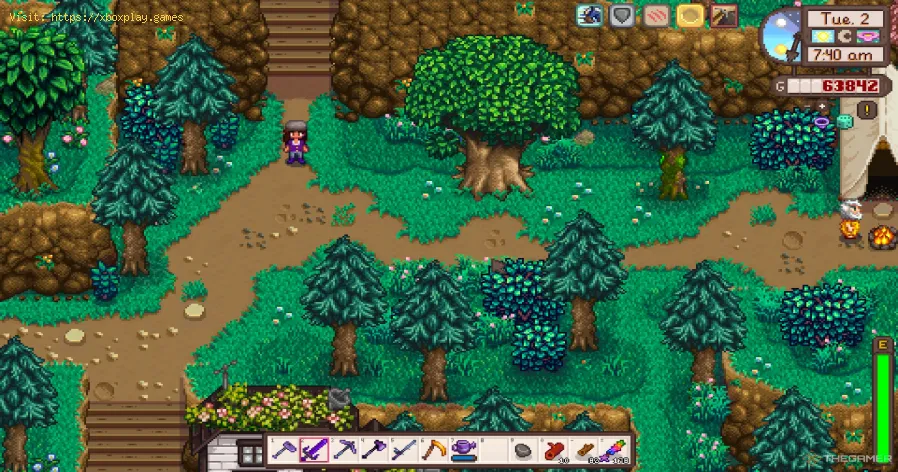Click the grey shield defense buff icon

pyautogui.click(x=621, y=15)
